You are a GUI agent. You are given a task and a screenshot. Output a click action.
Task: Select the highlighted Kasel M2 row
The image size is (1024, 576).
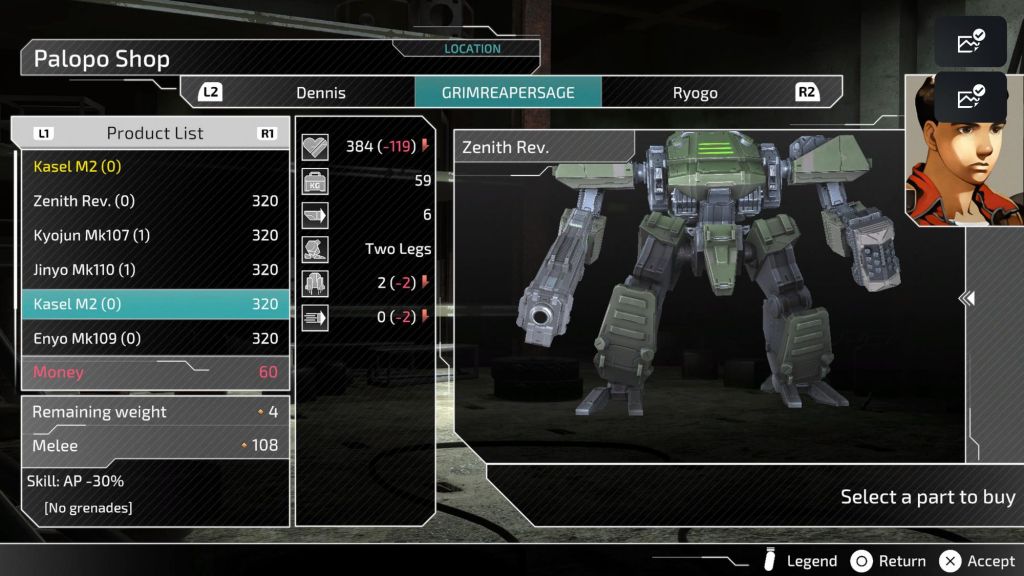coord(155,304)
